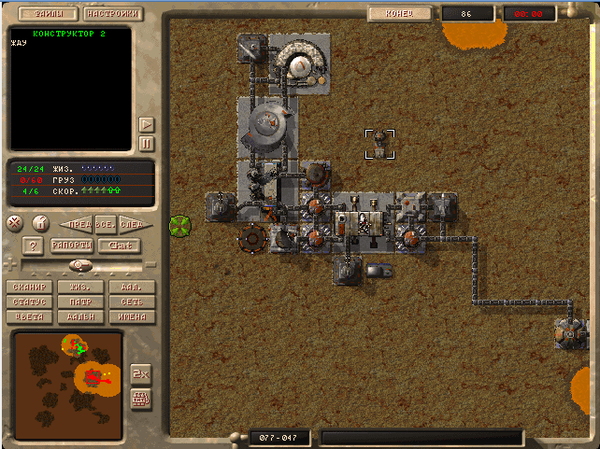Click the pause button under the unit display
Viewport: 600px width, 449px height.
(x=146, y=143)
